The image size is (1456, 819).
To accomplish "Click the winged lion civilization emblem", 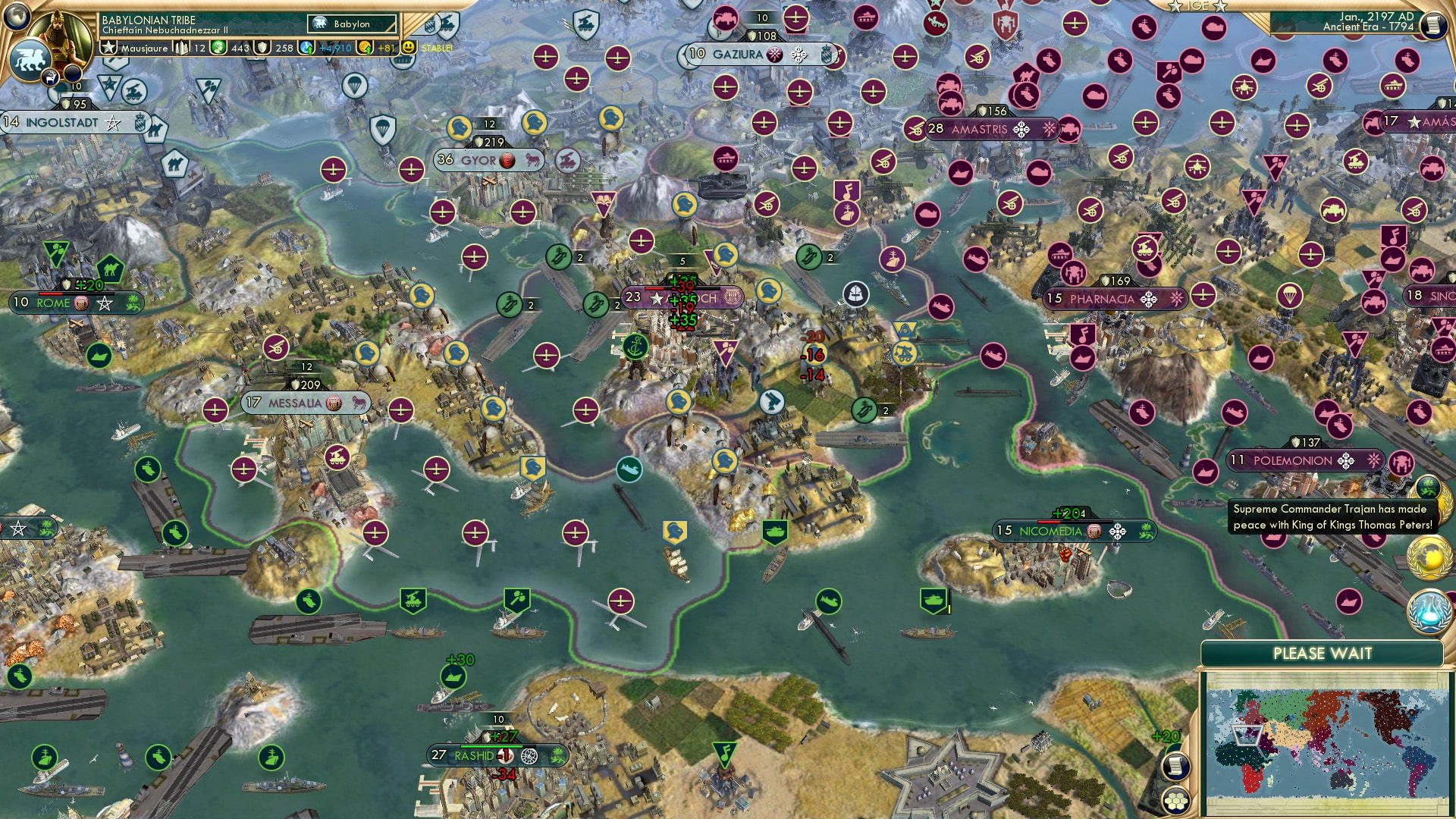I will 30,59.
